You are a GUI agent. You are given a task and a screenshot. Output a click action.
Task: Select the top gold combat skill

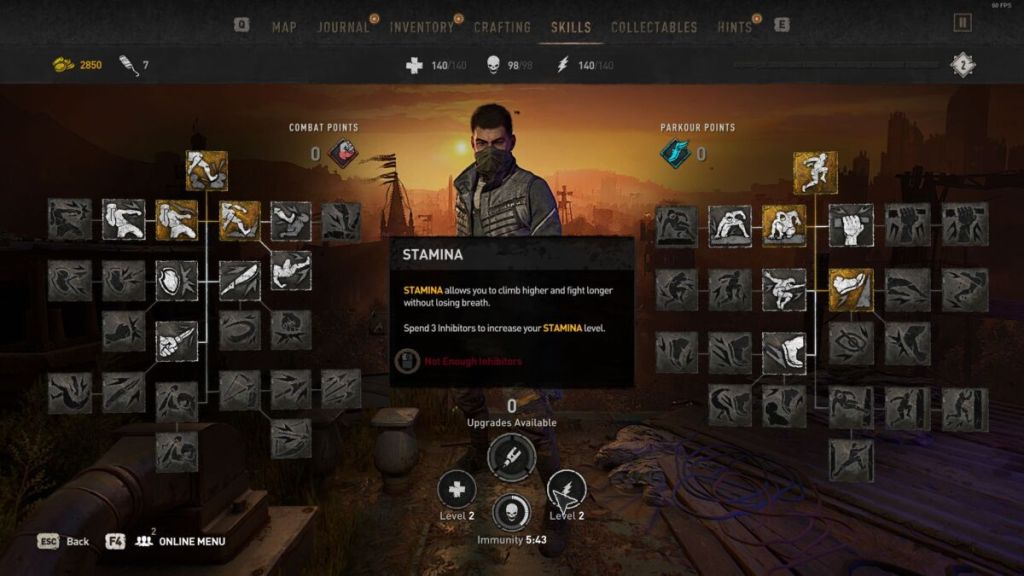click(206, 171)
